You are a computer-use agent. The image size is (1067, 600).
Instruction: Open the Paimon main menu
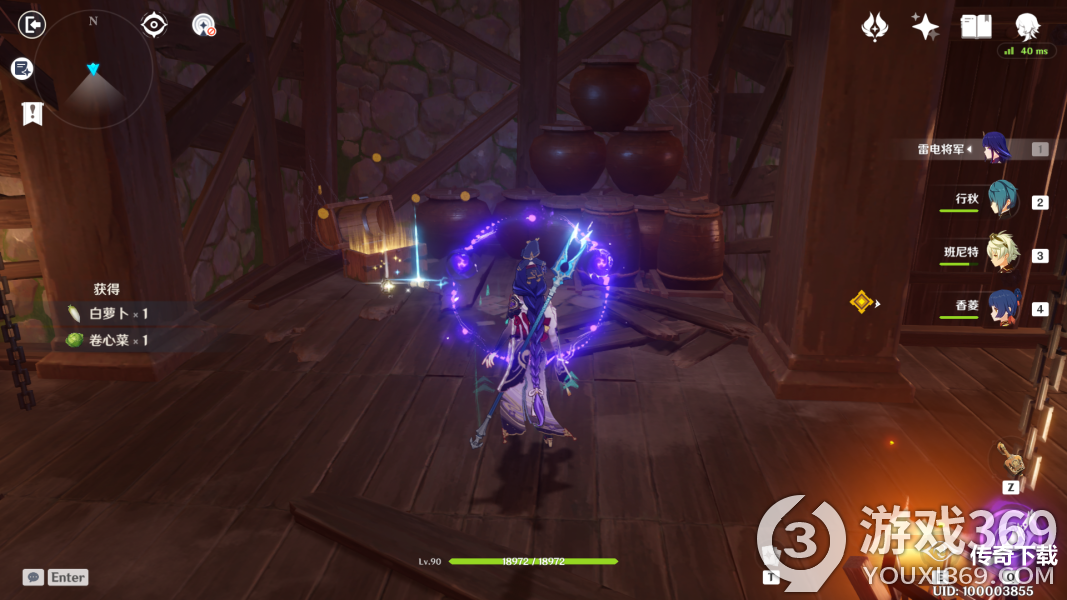pos(1027,25)
